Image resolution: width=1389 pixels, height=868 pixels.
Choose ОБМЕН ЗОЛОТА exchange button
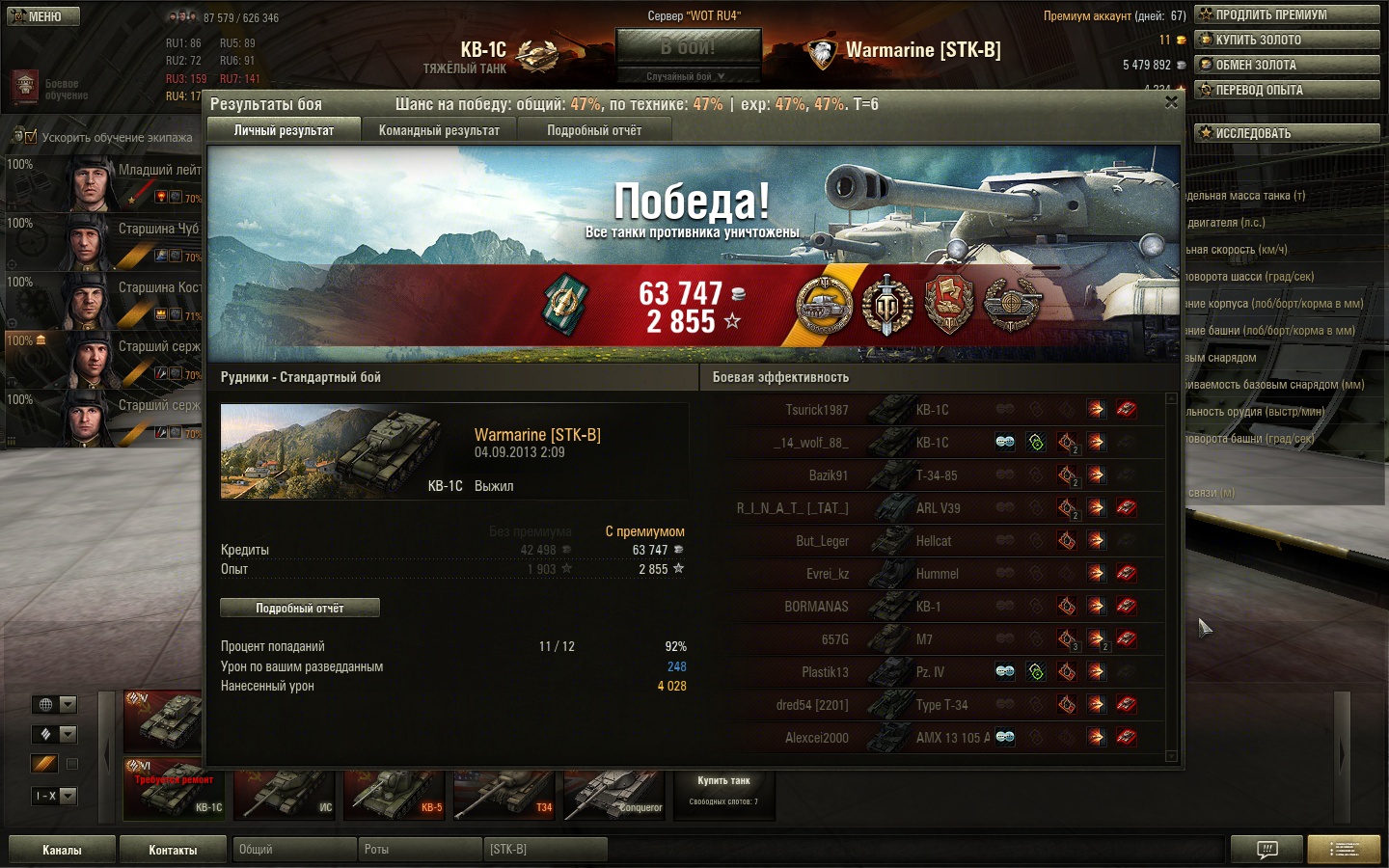(x=1287, y=65)
